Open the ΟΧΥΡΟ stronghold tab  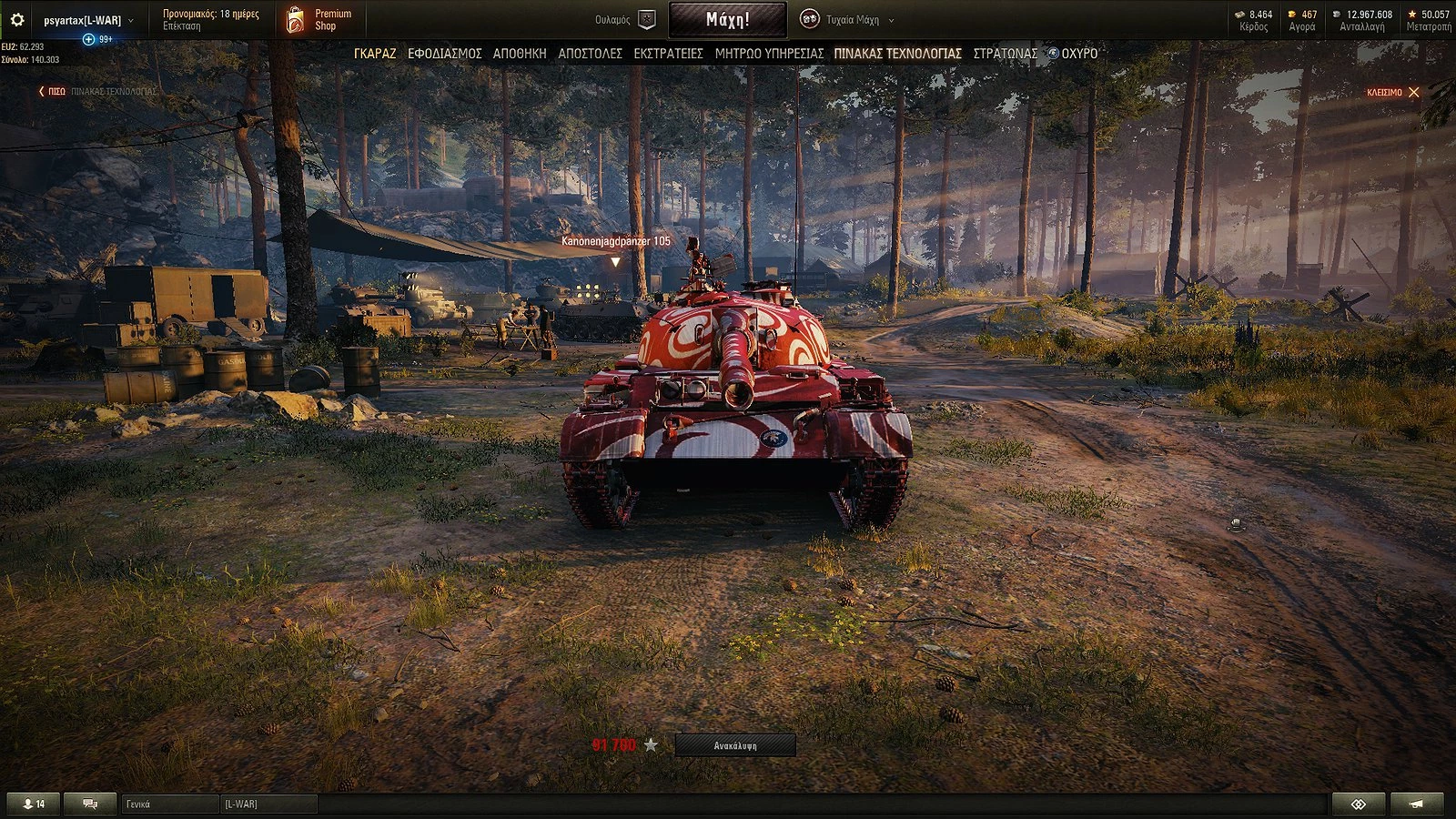[x=1074, y=54]
